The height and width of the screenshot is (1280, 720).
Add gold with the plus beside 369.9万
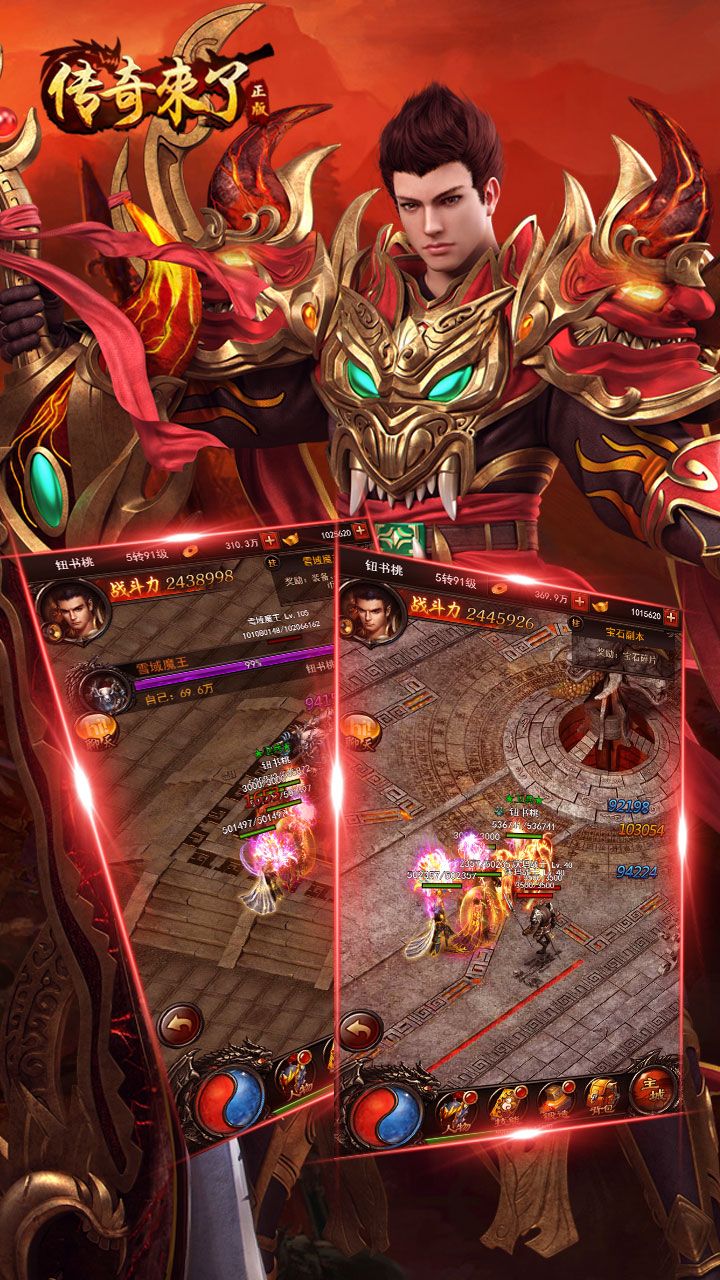(x=579, y=603)
